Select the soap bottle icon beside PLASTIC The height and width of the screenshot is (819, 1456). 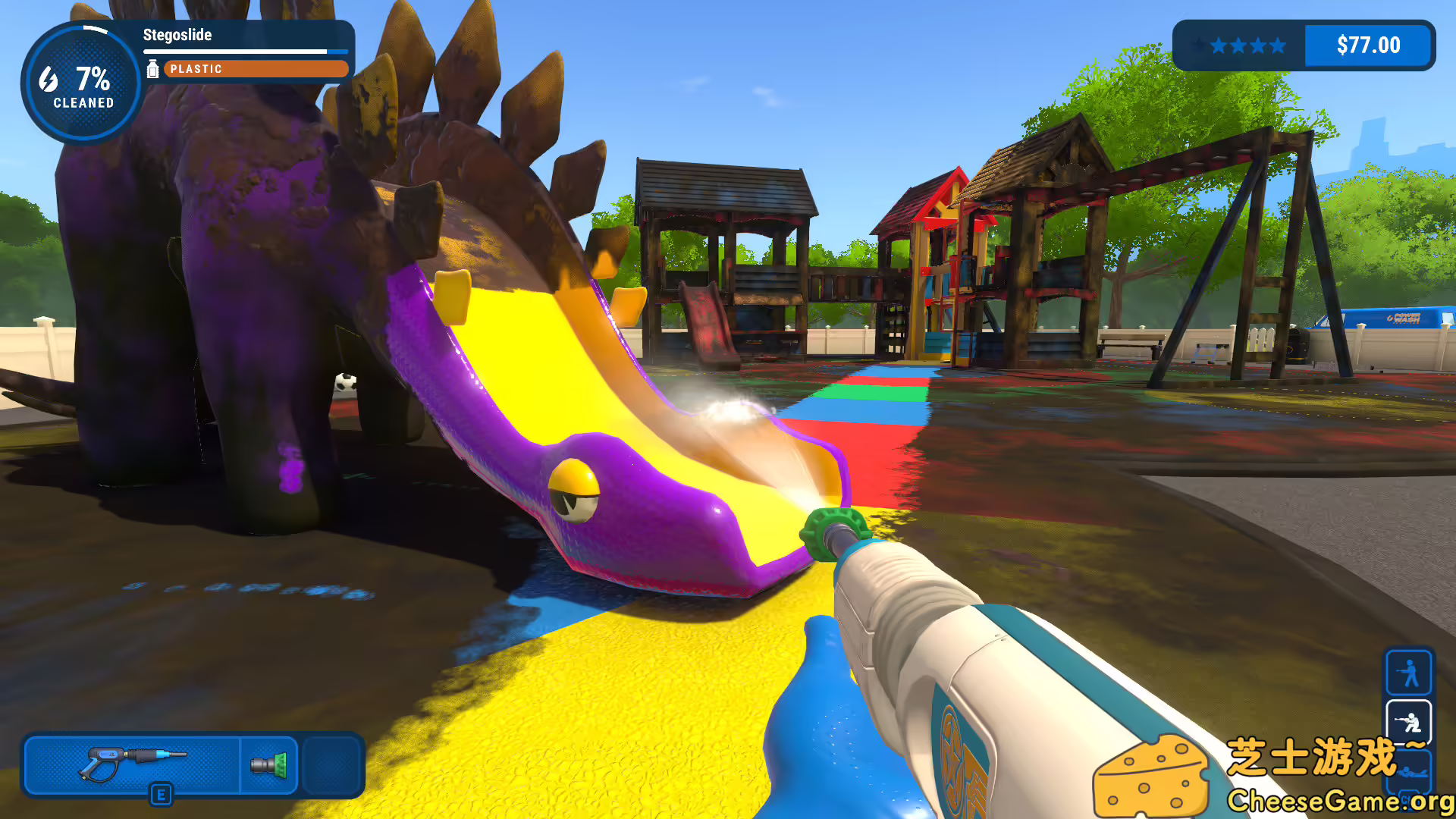coord(153,69)
